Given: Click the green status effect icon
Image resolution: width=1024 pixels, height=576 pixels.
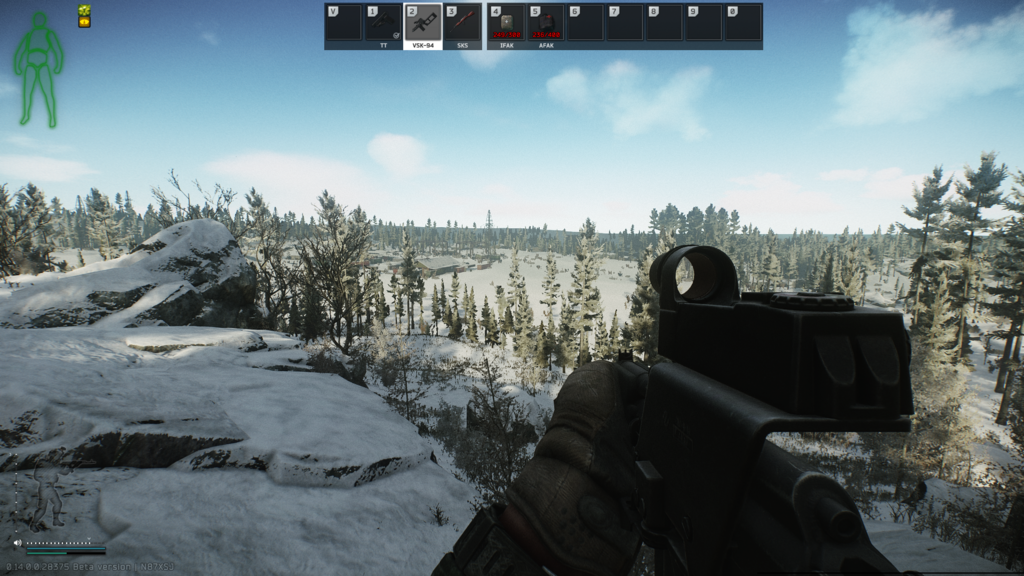Looking at the screenshot, I should pos(84,10).
